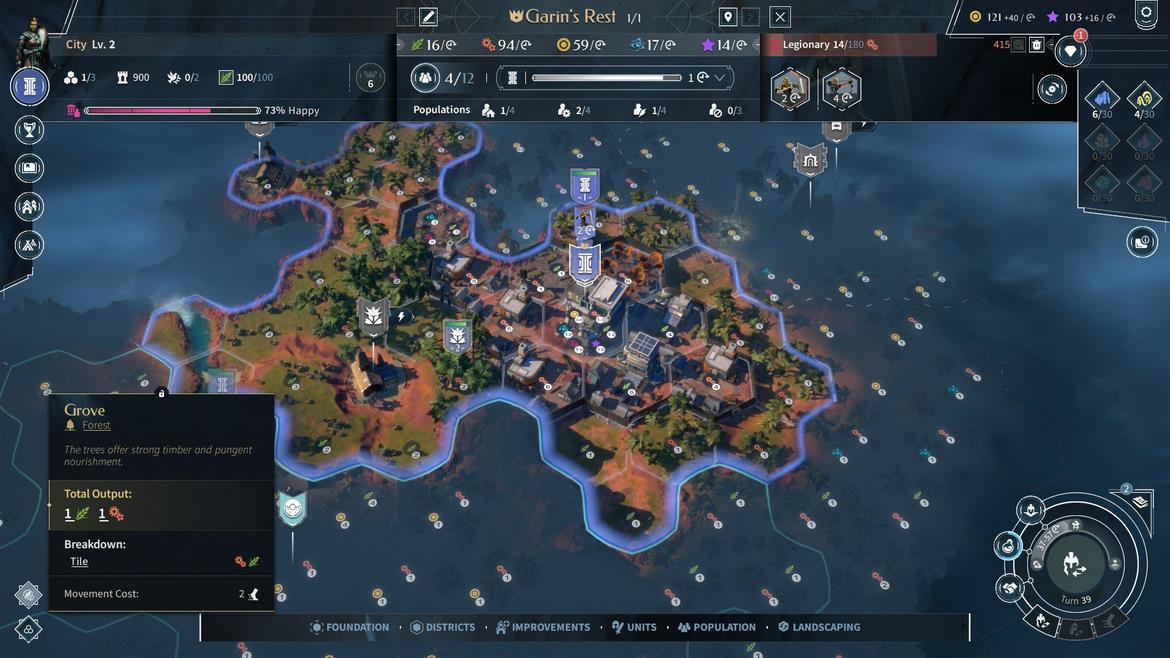Expand the construction queue dropdown arrow
1170x658 pixels.
[719, 78]
